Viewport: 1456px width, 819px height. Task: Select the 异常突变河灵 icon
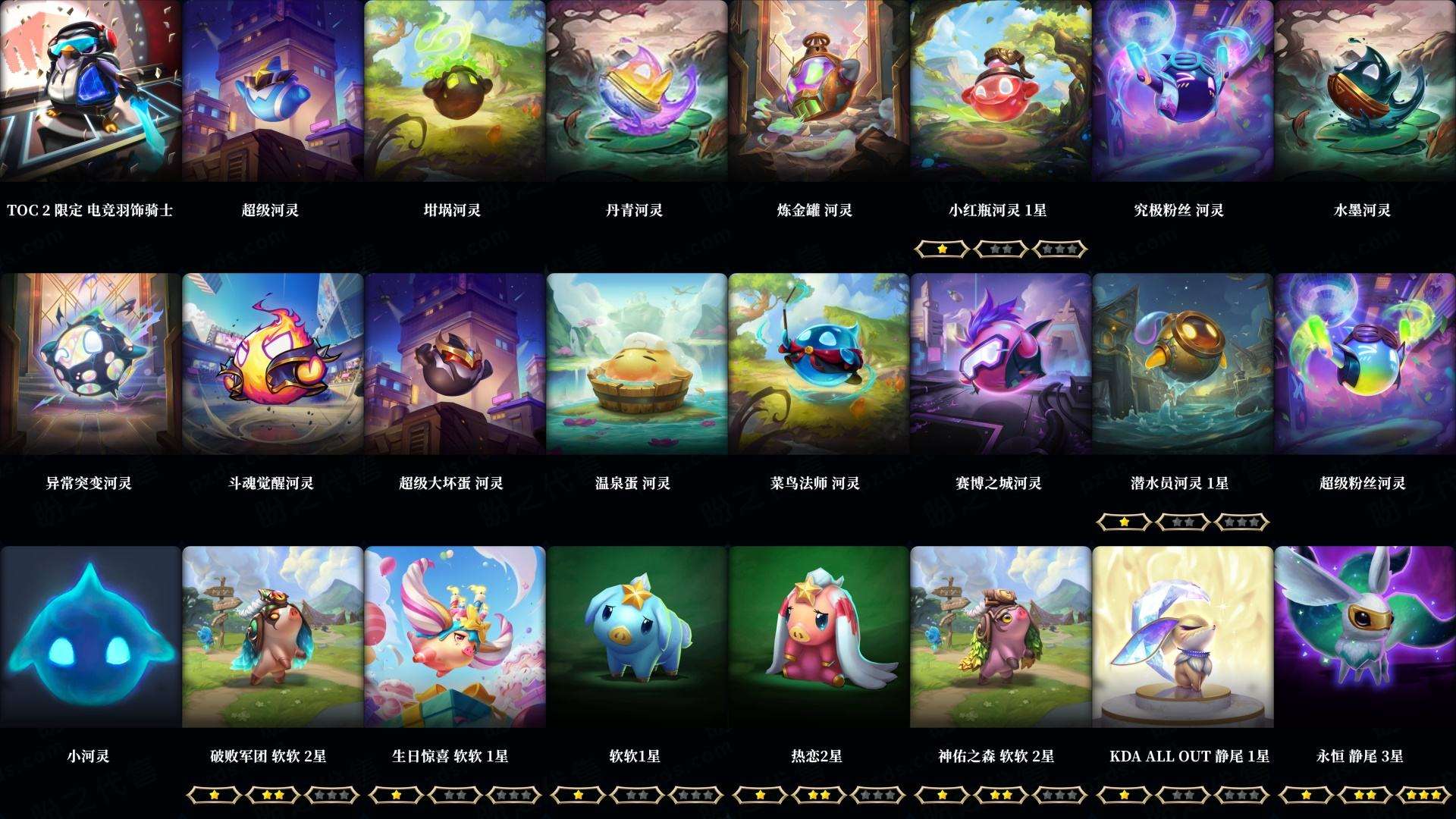[89, 362]
